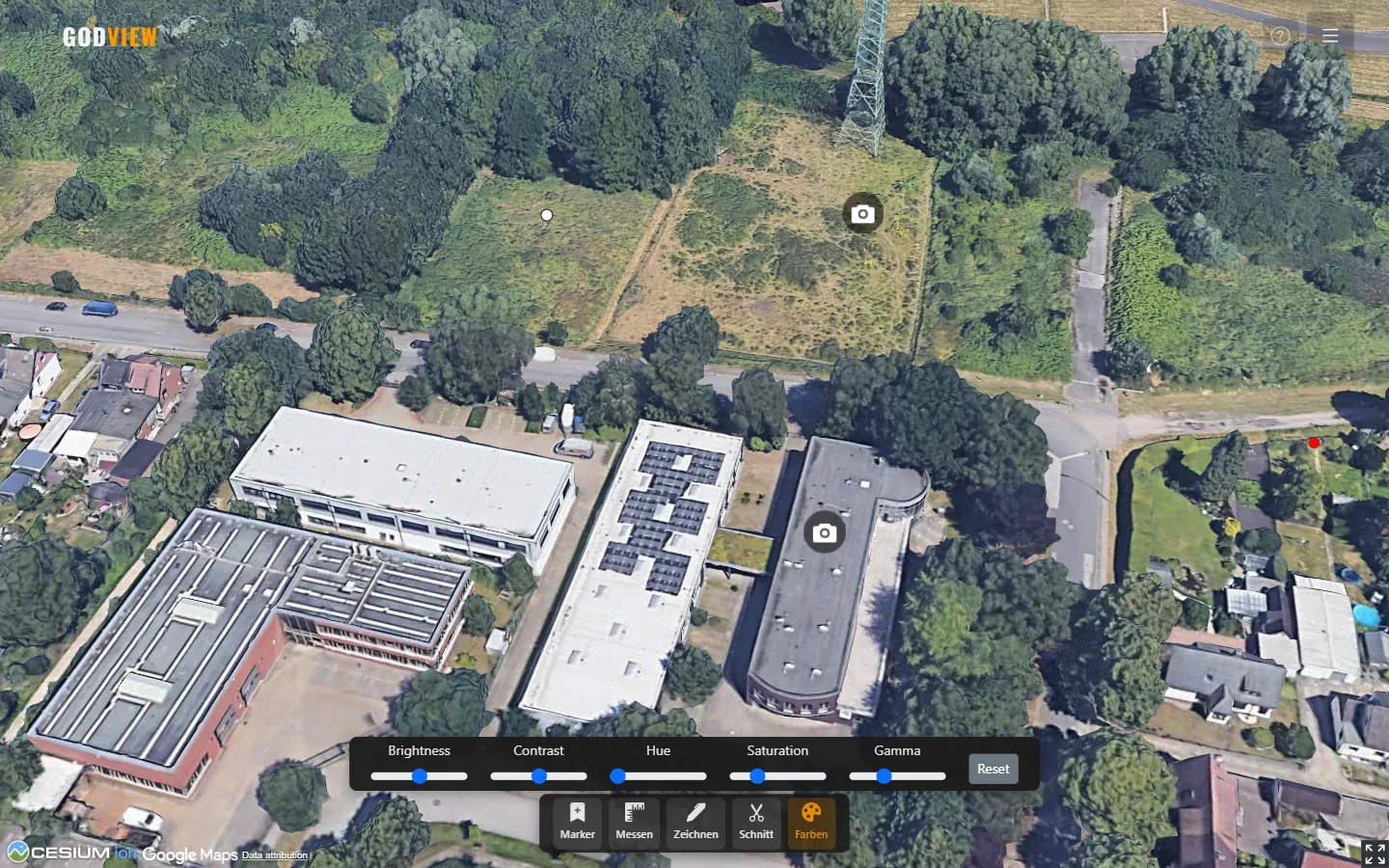The height and width of the screenshot is (868, 1389).
Task: Click the white dot marker on the meadow
Action: point(546,215)
